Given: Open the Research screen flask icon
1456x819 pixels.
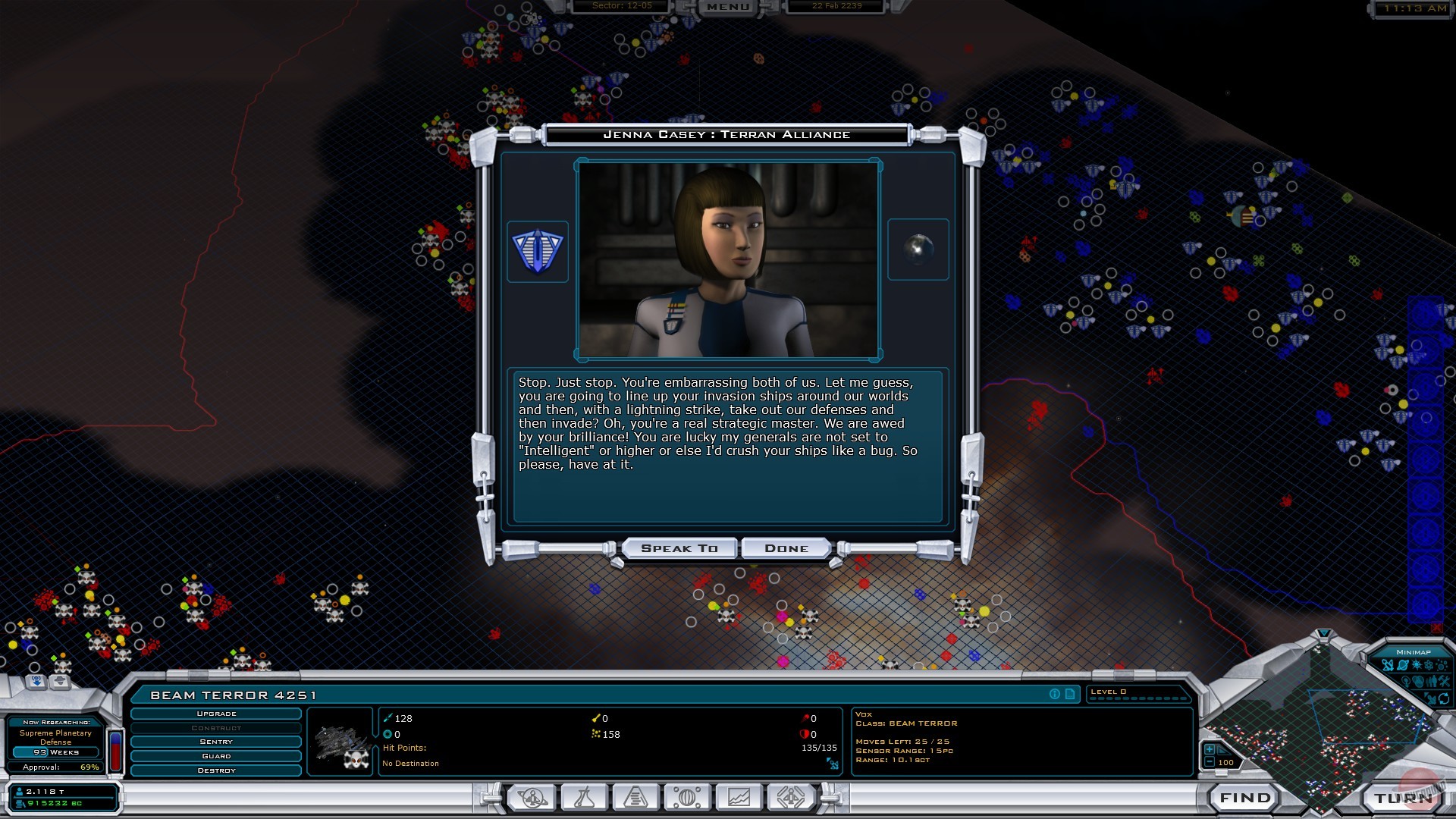Looking at the screenshot, I should 585,796.
